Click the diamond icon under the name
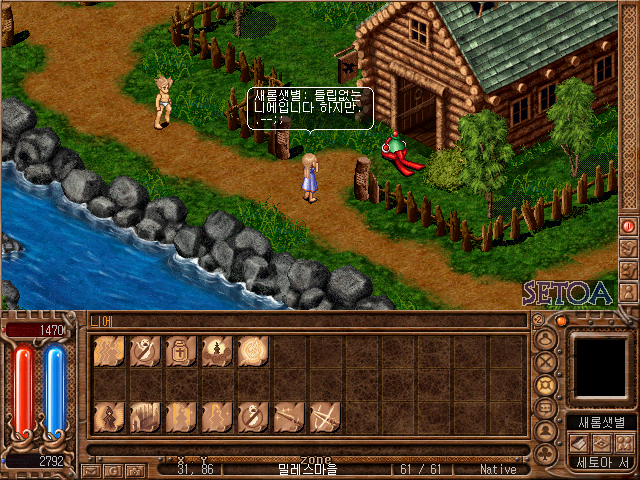The width and height of the screenshot is (640, 480). 602,443
